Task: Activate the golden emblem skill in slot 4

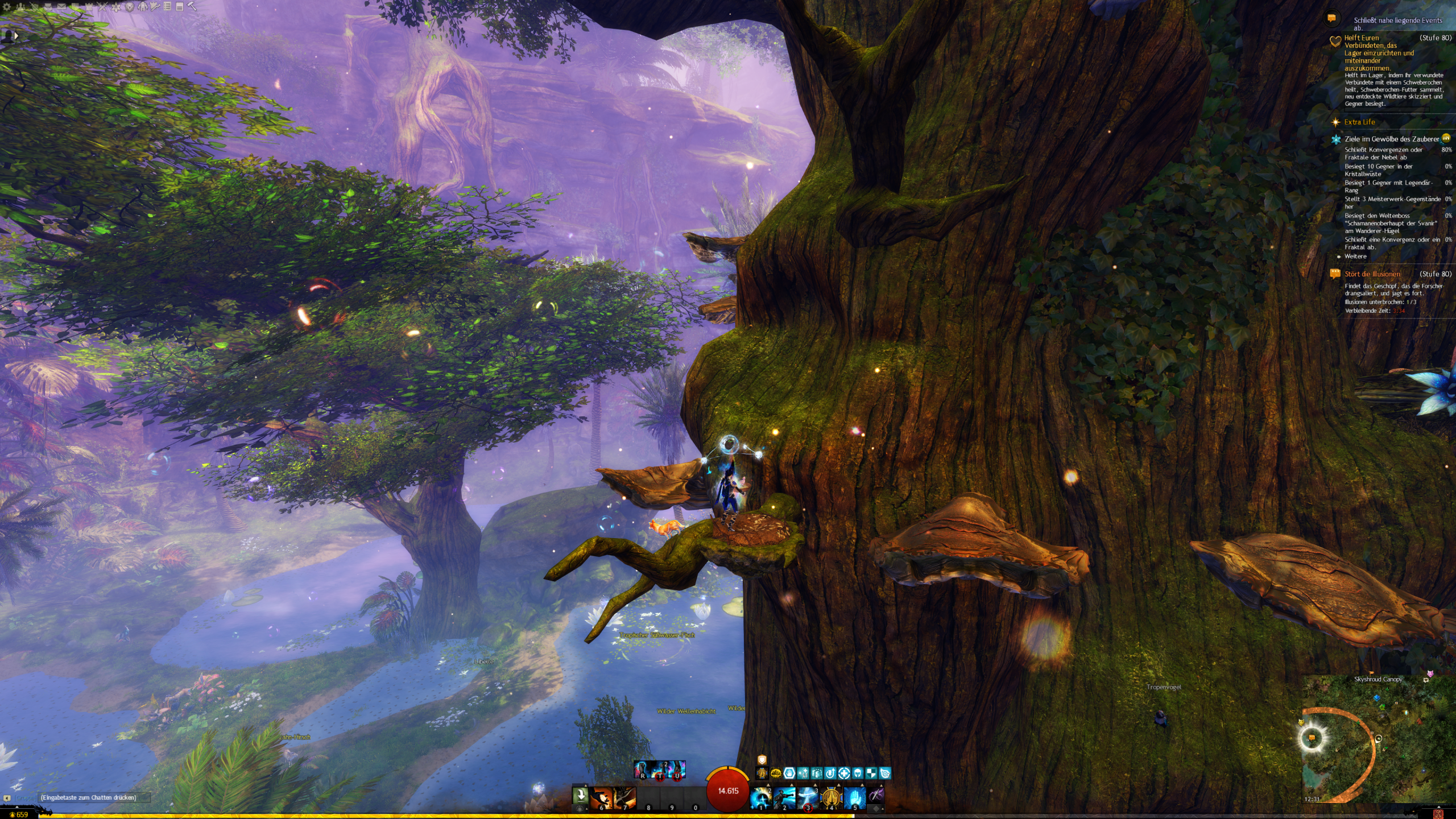Action: click(831, 797)
